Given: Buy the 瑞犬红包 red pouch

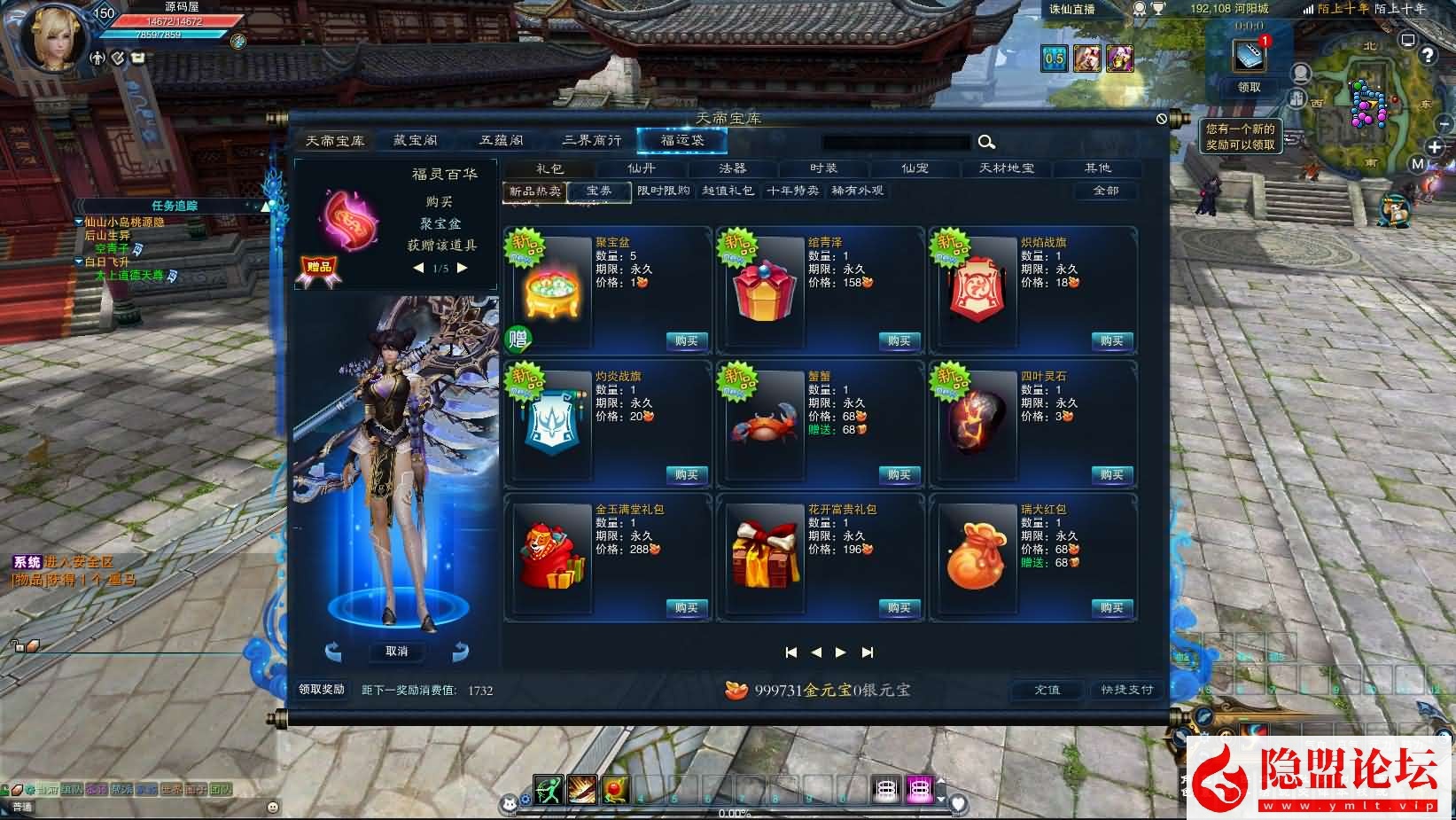Looking at the screenshot, I should tap(1111, 608).
